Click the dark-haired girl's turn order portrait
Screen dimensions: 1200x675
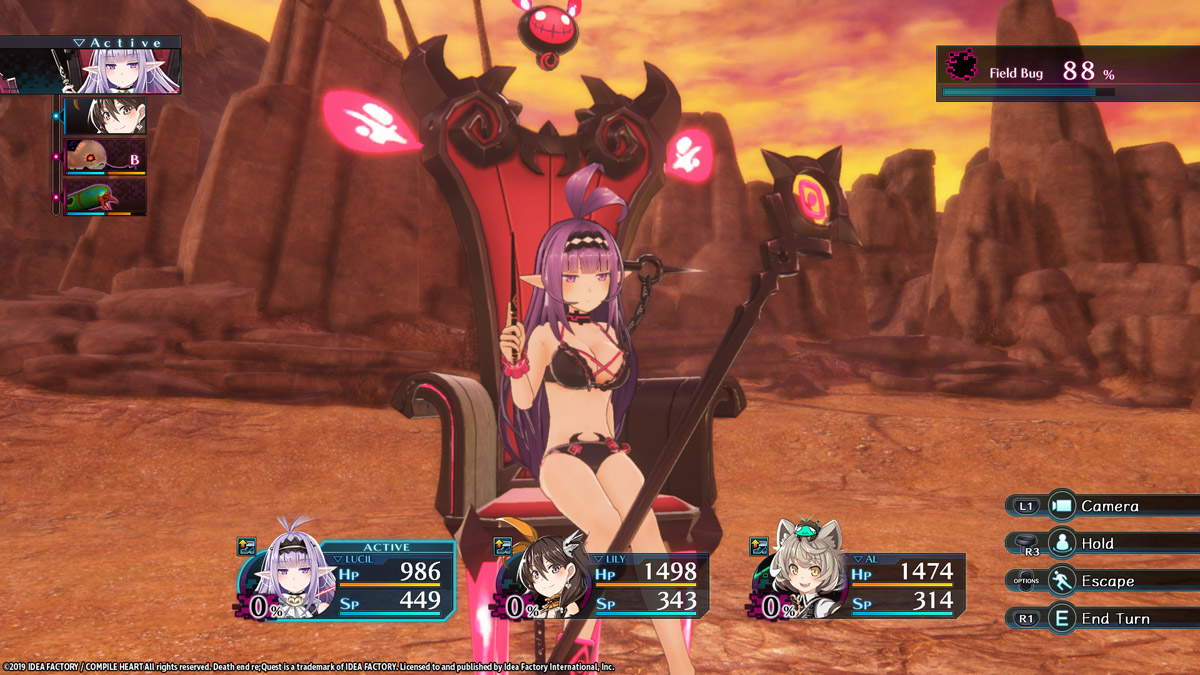(x=105, y=115)
